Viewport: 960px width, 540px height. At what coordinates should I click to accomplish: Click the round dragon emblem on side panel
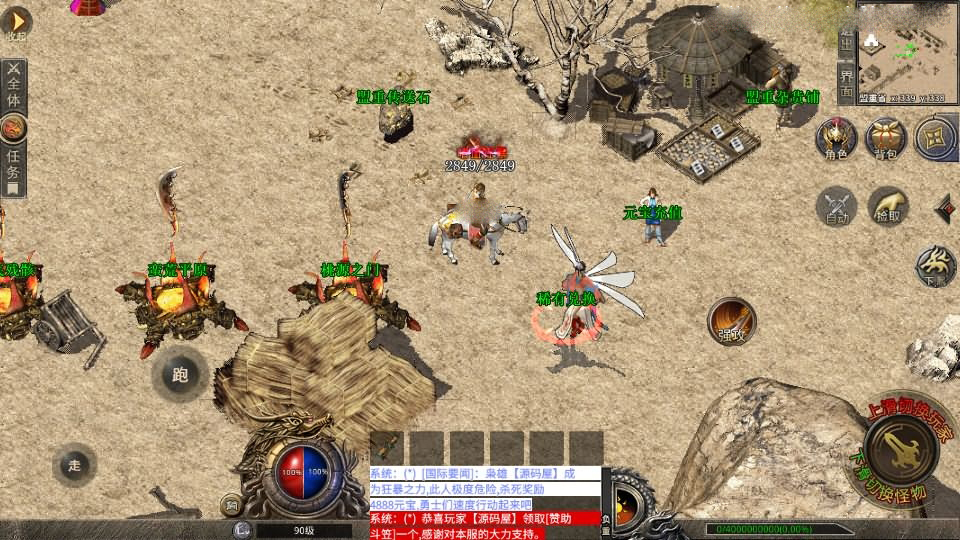click(14, 127)
